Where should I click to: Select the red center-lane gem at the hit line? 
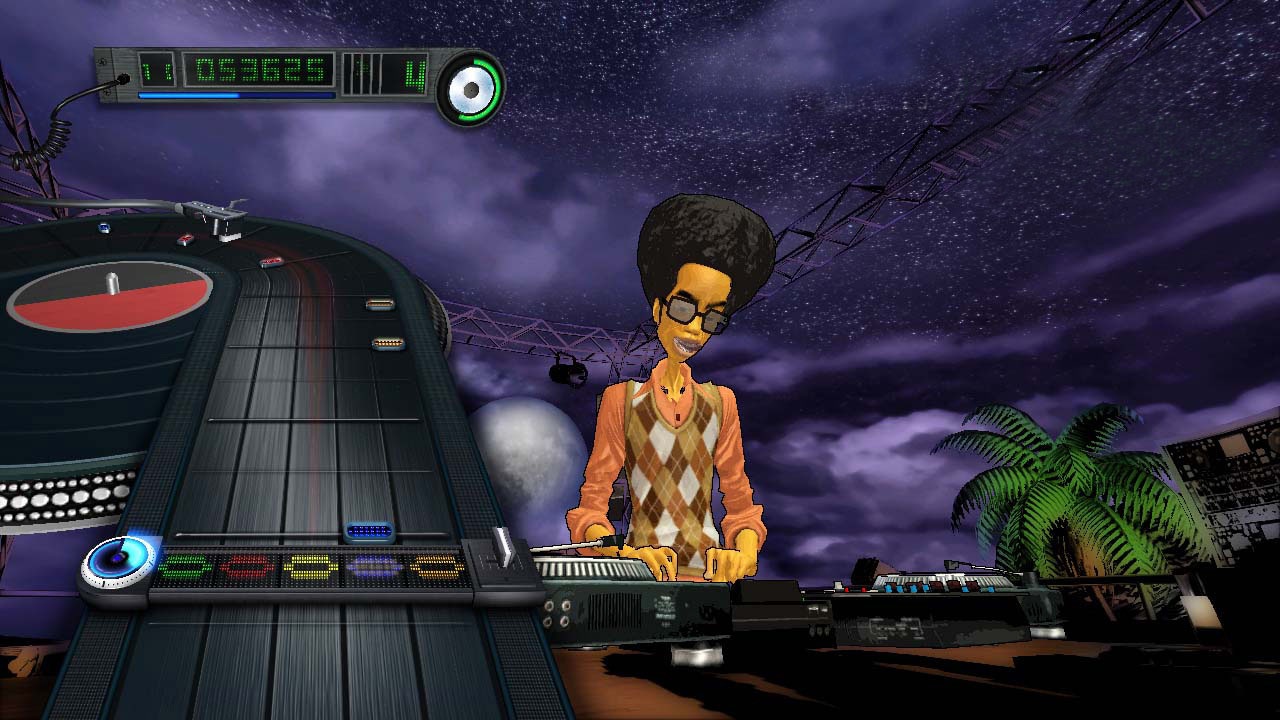coord(247,568)
